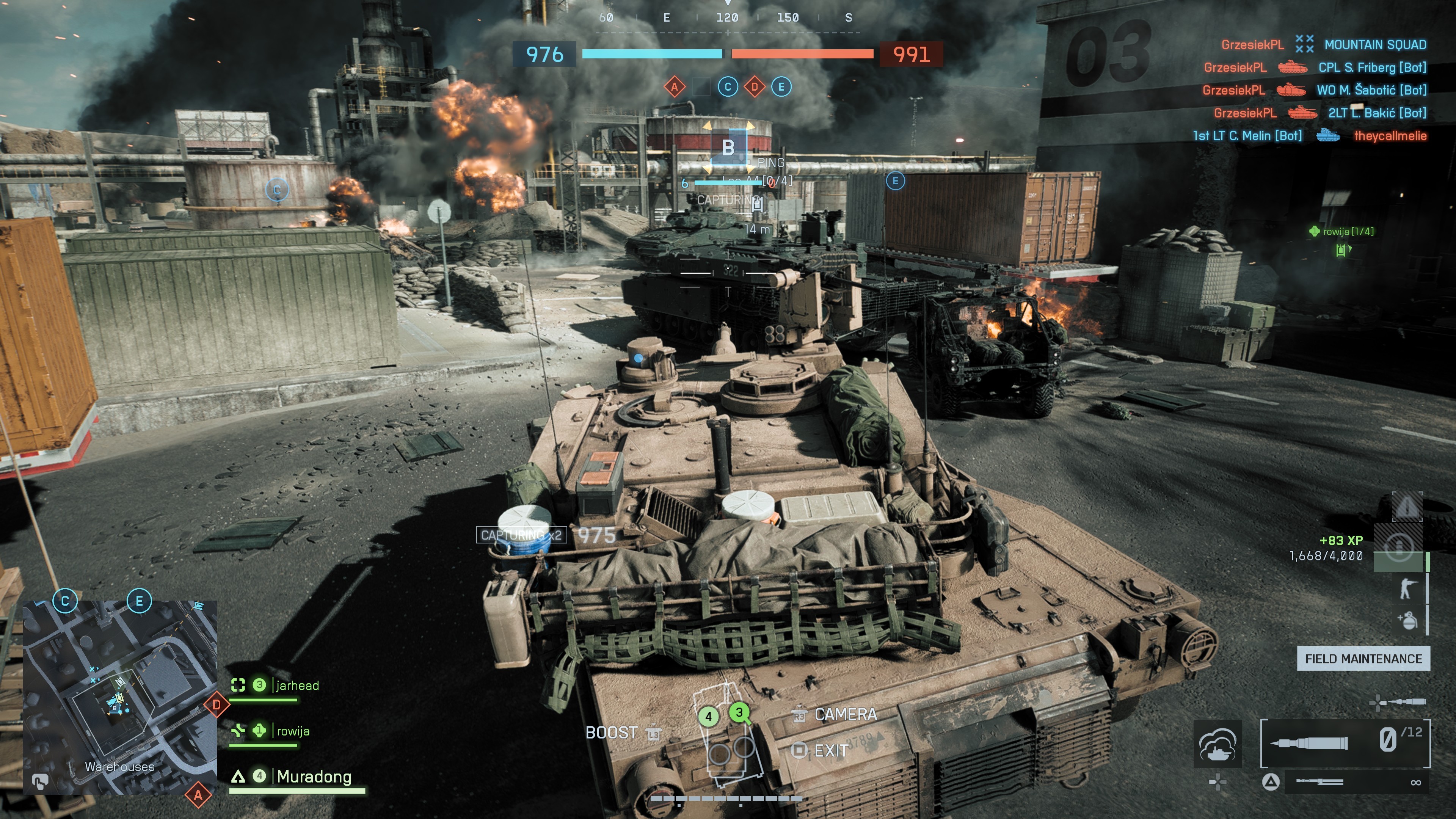Screen dimensions: 1456x819
Task: Select squad member jarhead in the squad list
Action: point(297,686)
